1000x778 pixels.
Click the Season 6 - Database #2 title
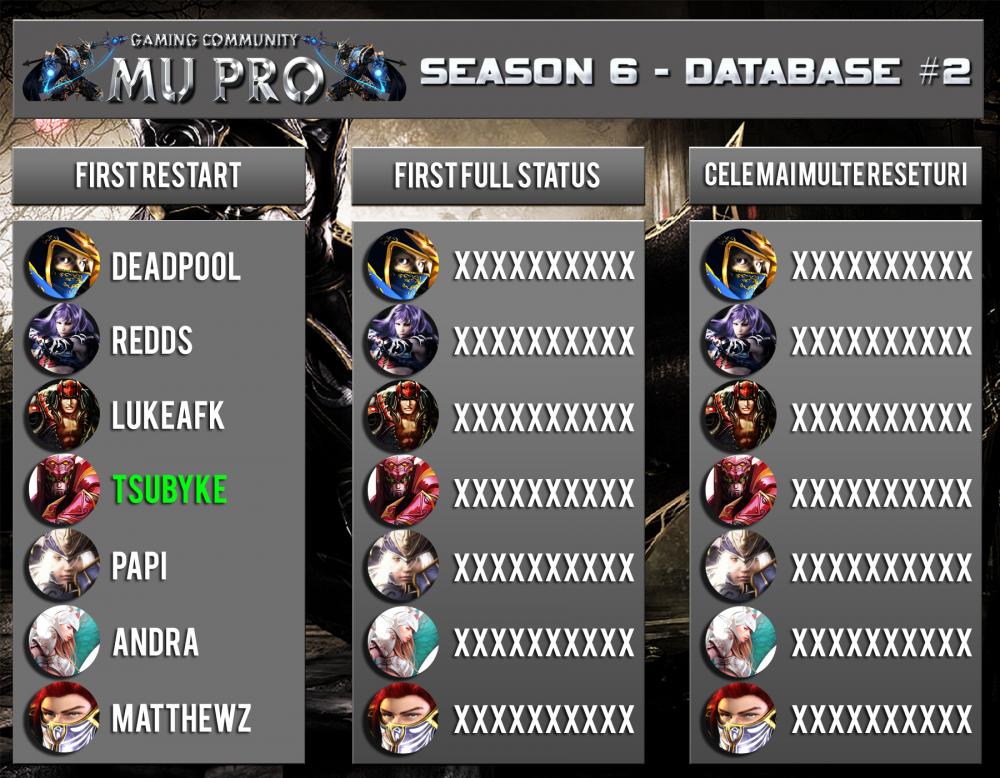(x=696, y=70)
